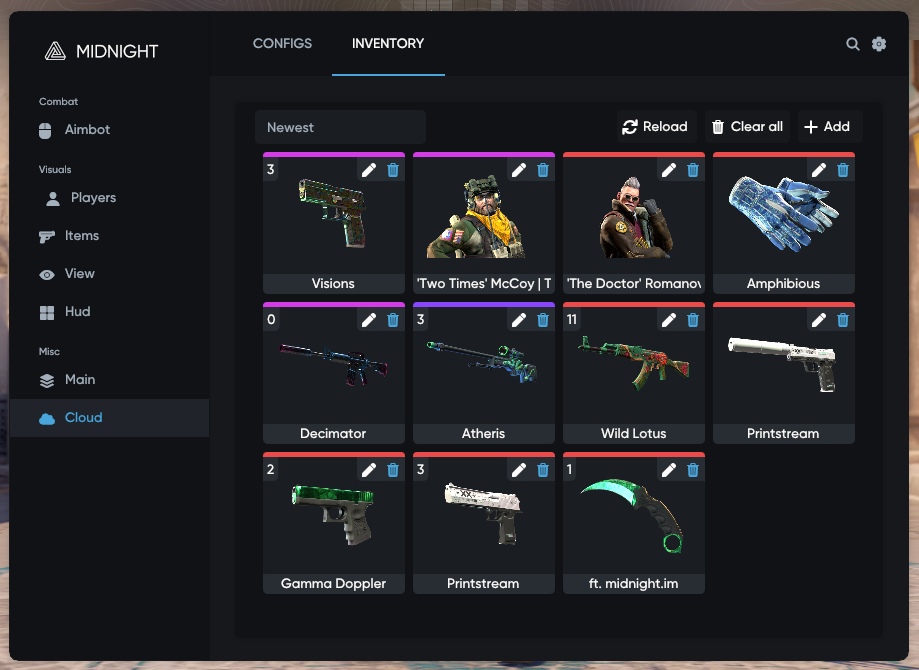Select the Main misc entry
Image resolution: width=919 pixels, height=670 pixels.
pyautogui.click(x=80, y=380)
